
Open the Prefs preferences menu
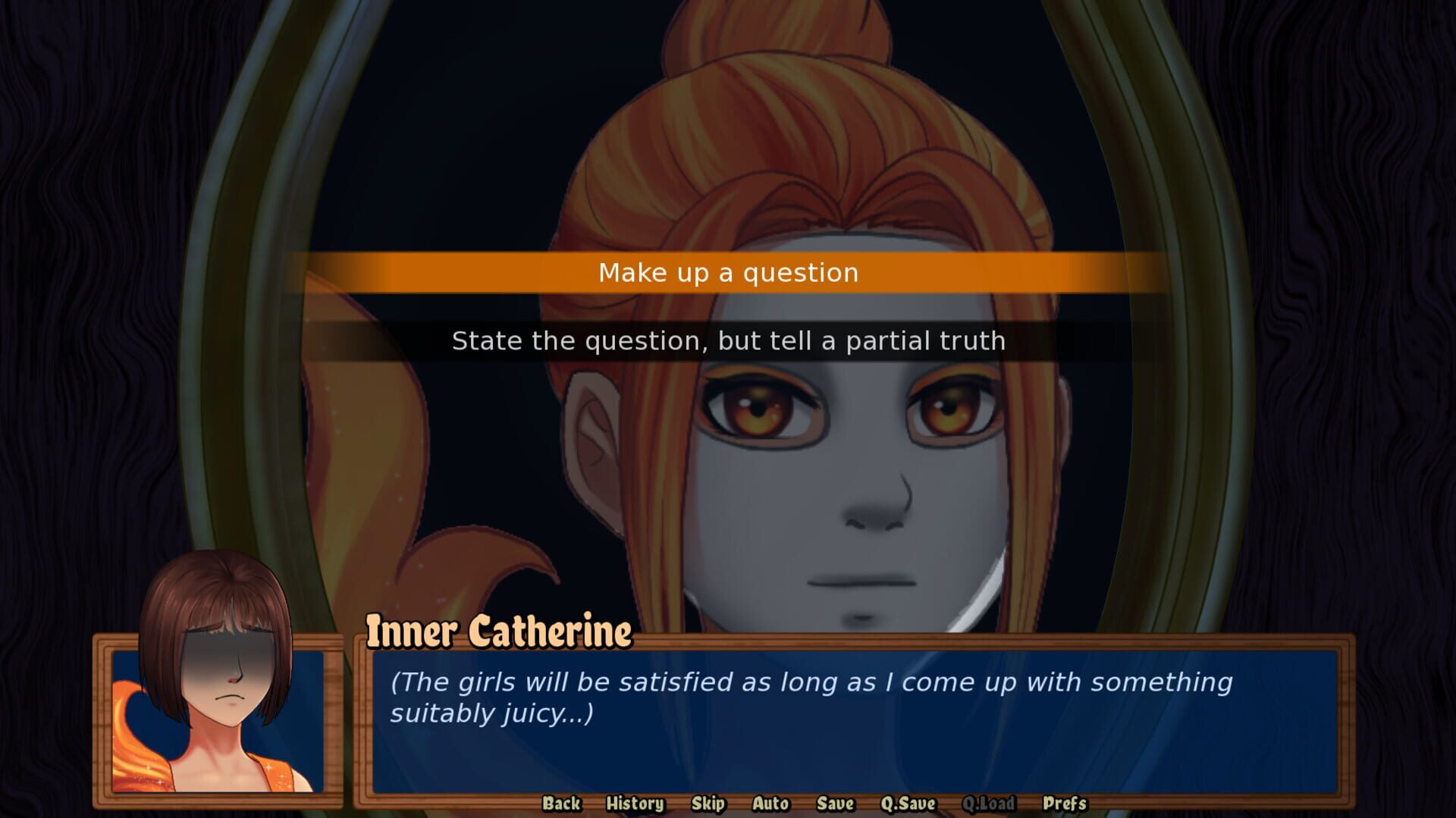(1062, 804)
